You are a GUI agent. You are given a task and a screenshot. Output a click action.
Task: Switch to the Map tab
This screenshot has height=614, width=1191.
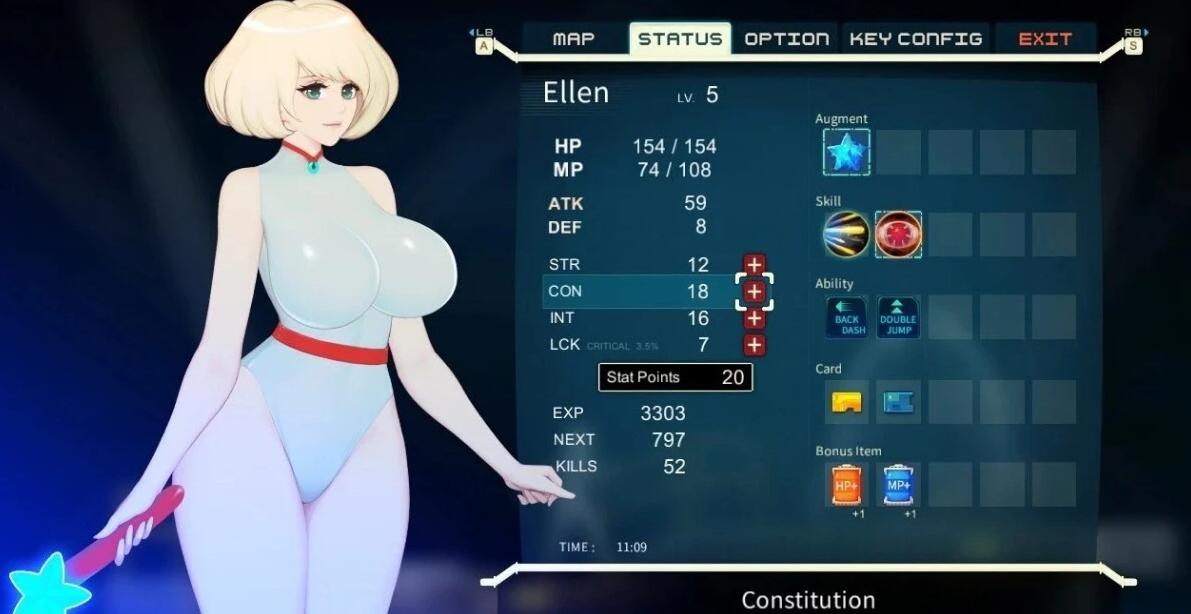point(574,39)
